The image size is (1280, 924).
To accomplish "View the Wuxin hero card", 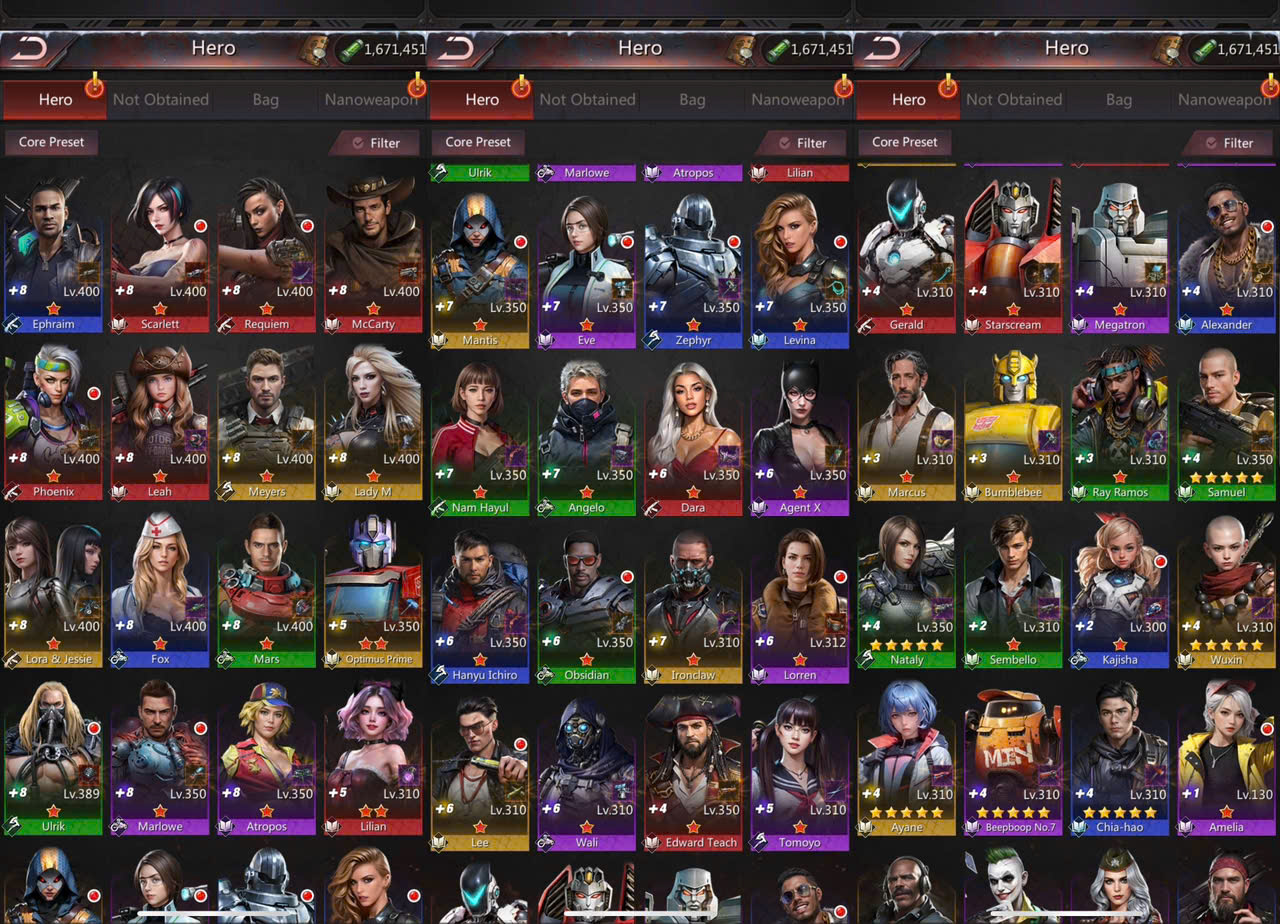I will pos(1226,591).
